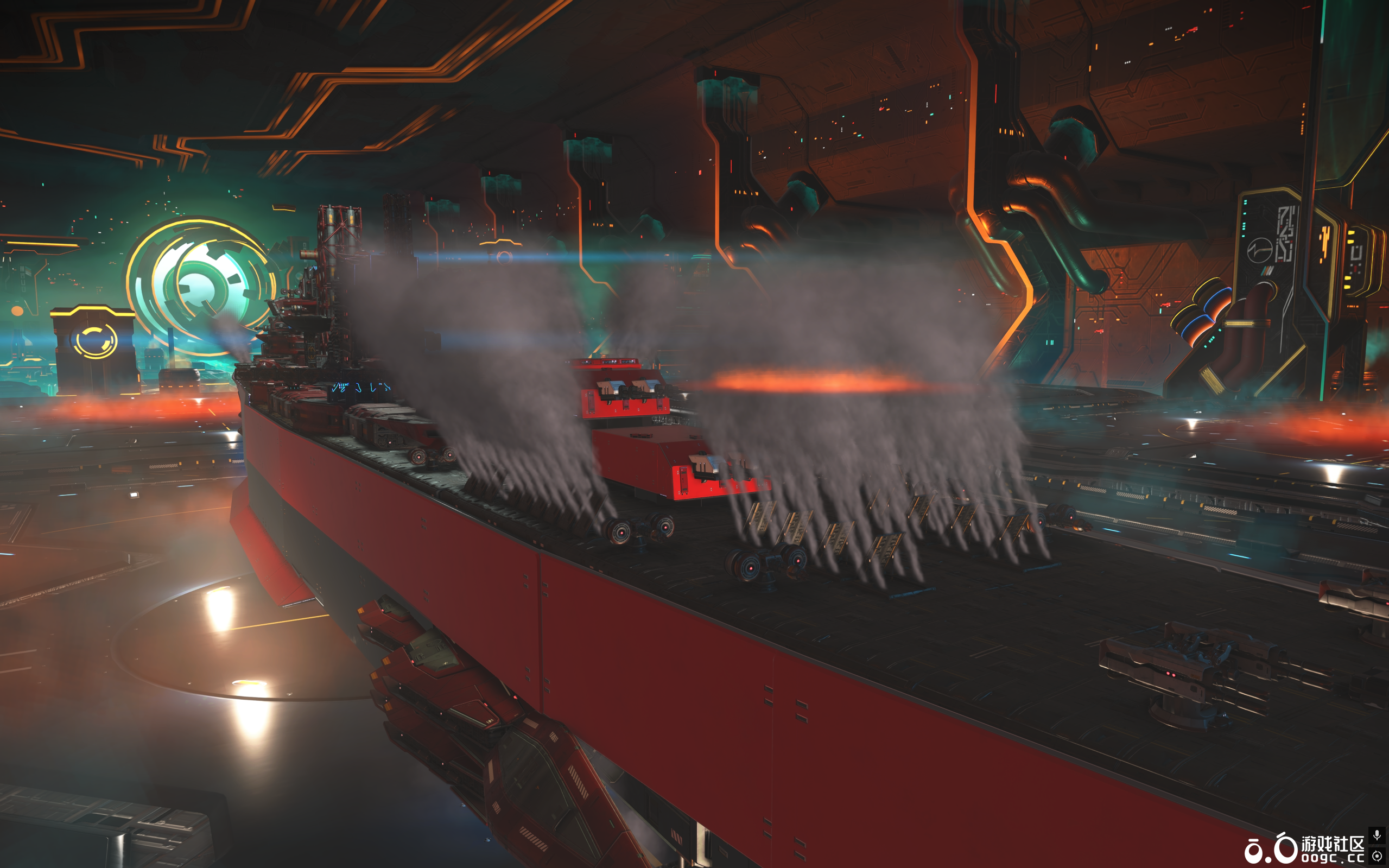The image size is (1389, 868).
Task: Click the instant replay overlay icon
Action: click(x=1377, y=856)
